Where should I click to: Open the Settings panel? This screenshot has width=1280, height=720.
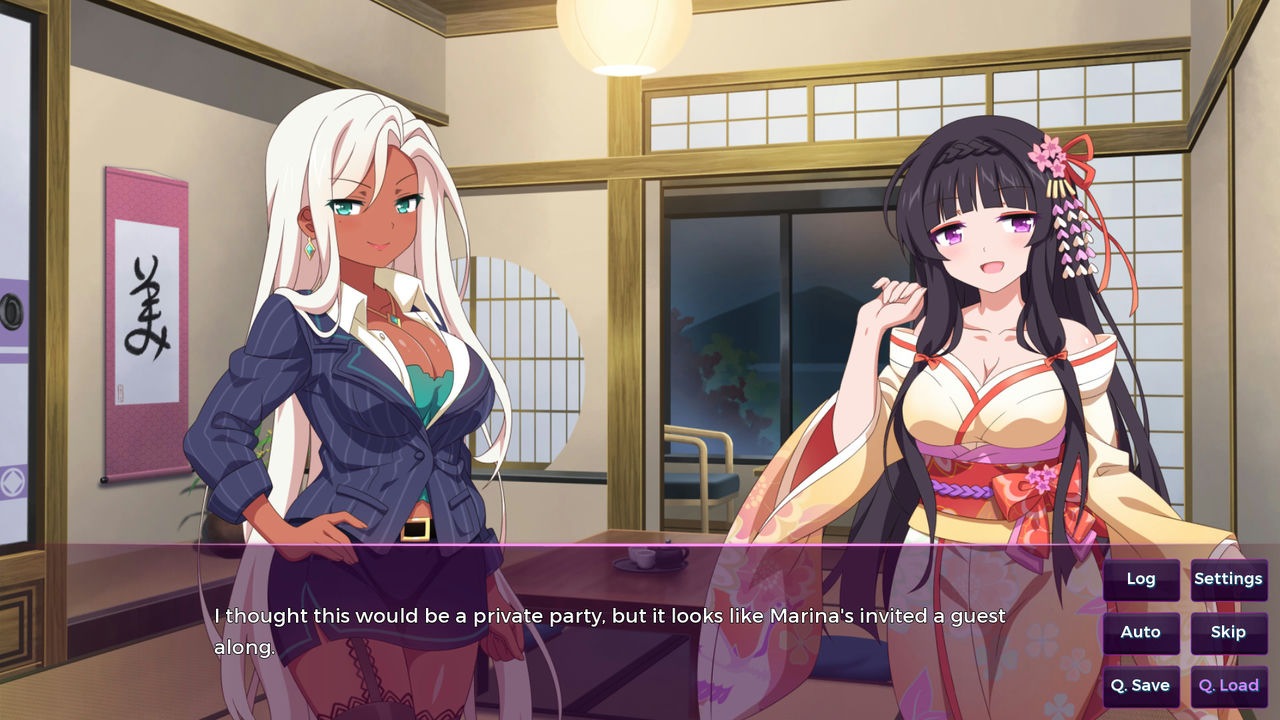tap(1228, 579)
